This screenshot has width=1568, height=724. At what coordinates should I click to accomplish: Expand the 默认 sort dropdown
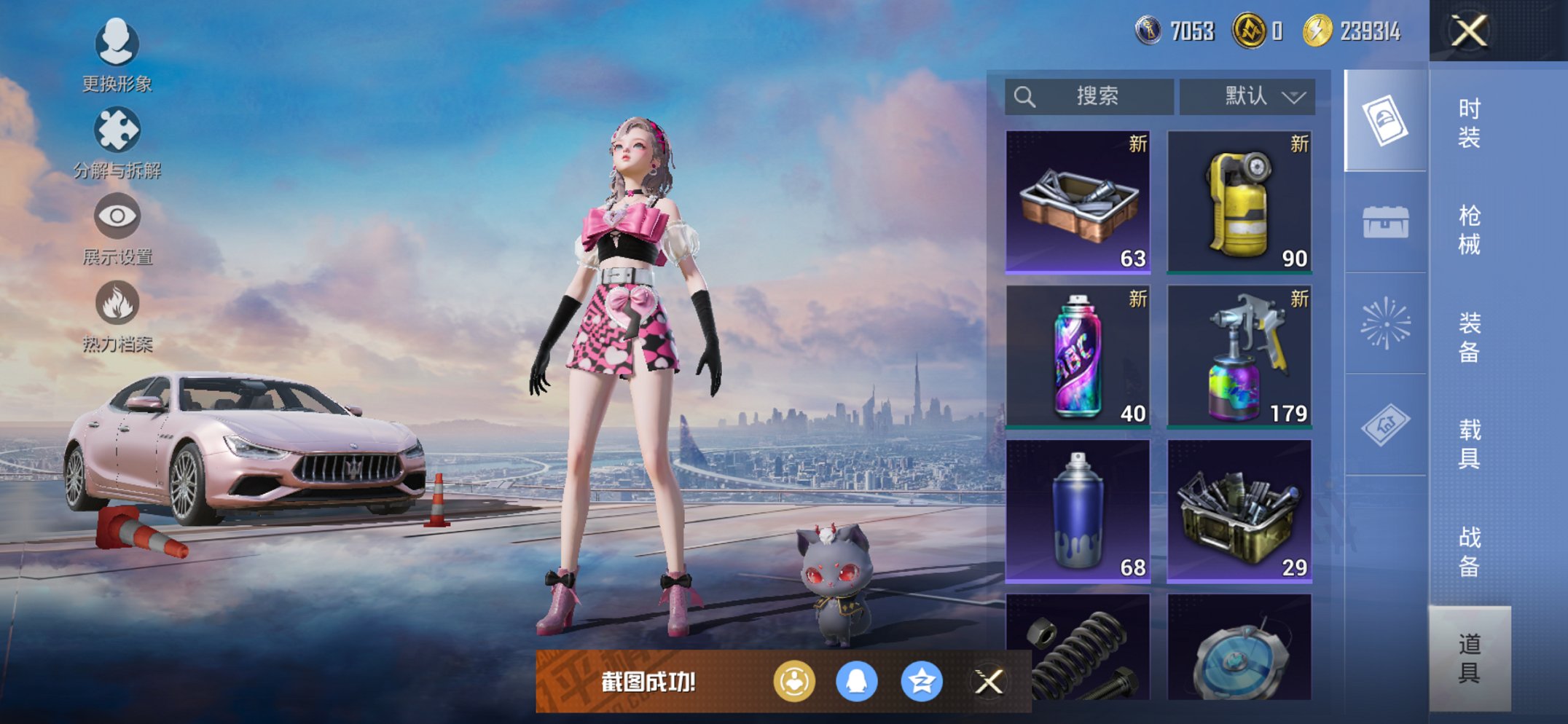[1247, 96]
